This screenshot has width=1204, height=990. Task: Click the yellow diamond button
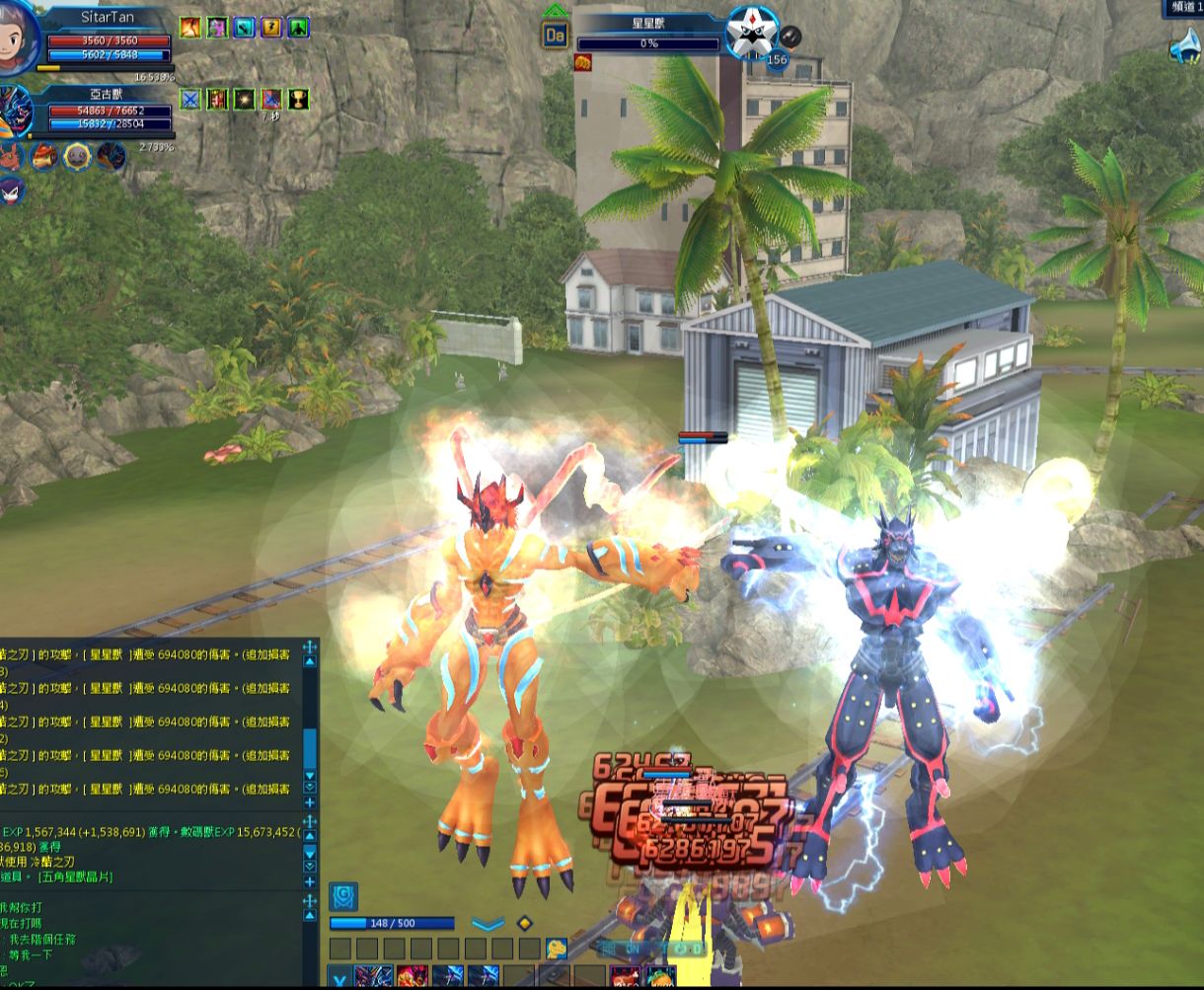click(525, 924)
